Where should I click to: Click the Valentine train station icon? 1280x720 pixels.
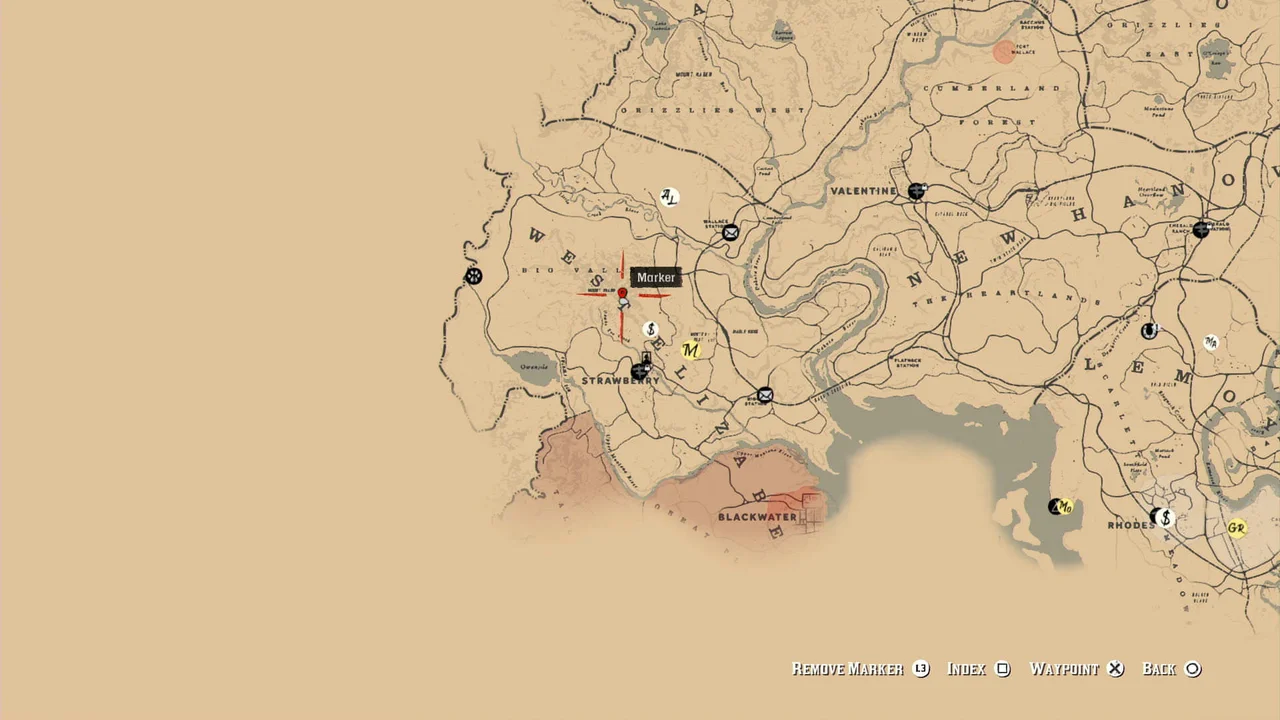click(916, 190)
